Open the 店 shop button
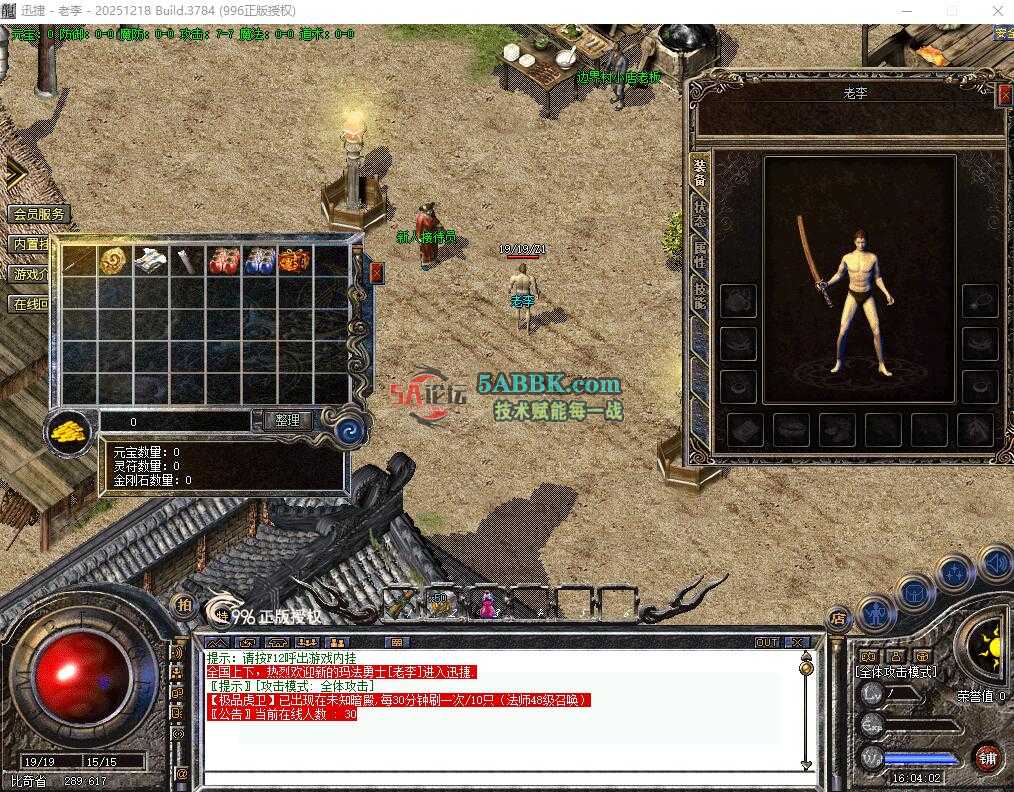The width and height of the screenshot is (1014, 792). (838, 619)
